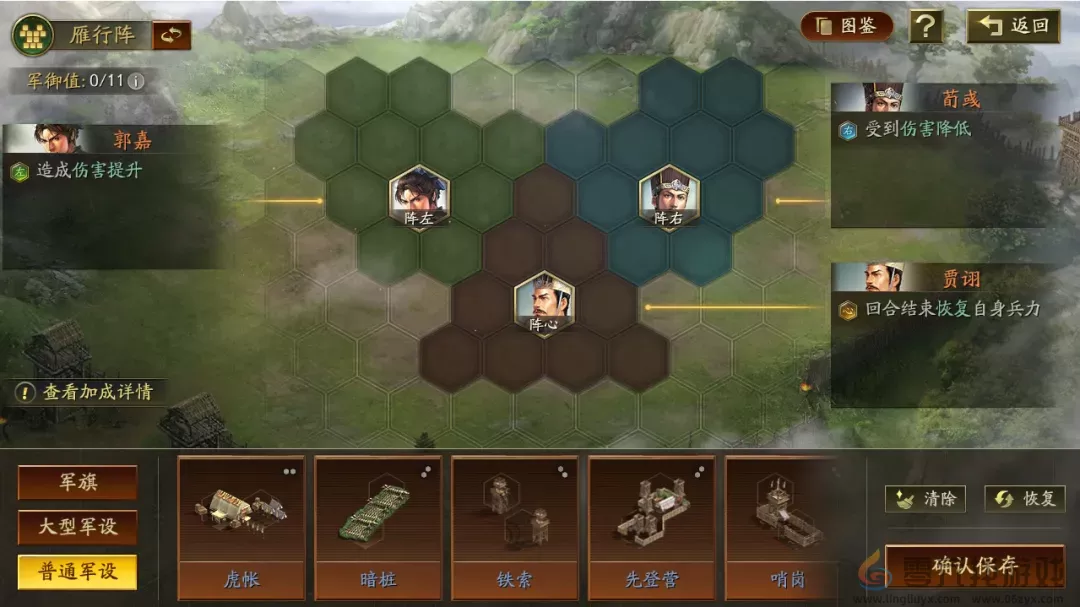Image resolution: width=1080 pixels, height=607 pixels.
Task: Confirm with the 确认保存 button
Action: 974,567
